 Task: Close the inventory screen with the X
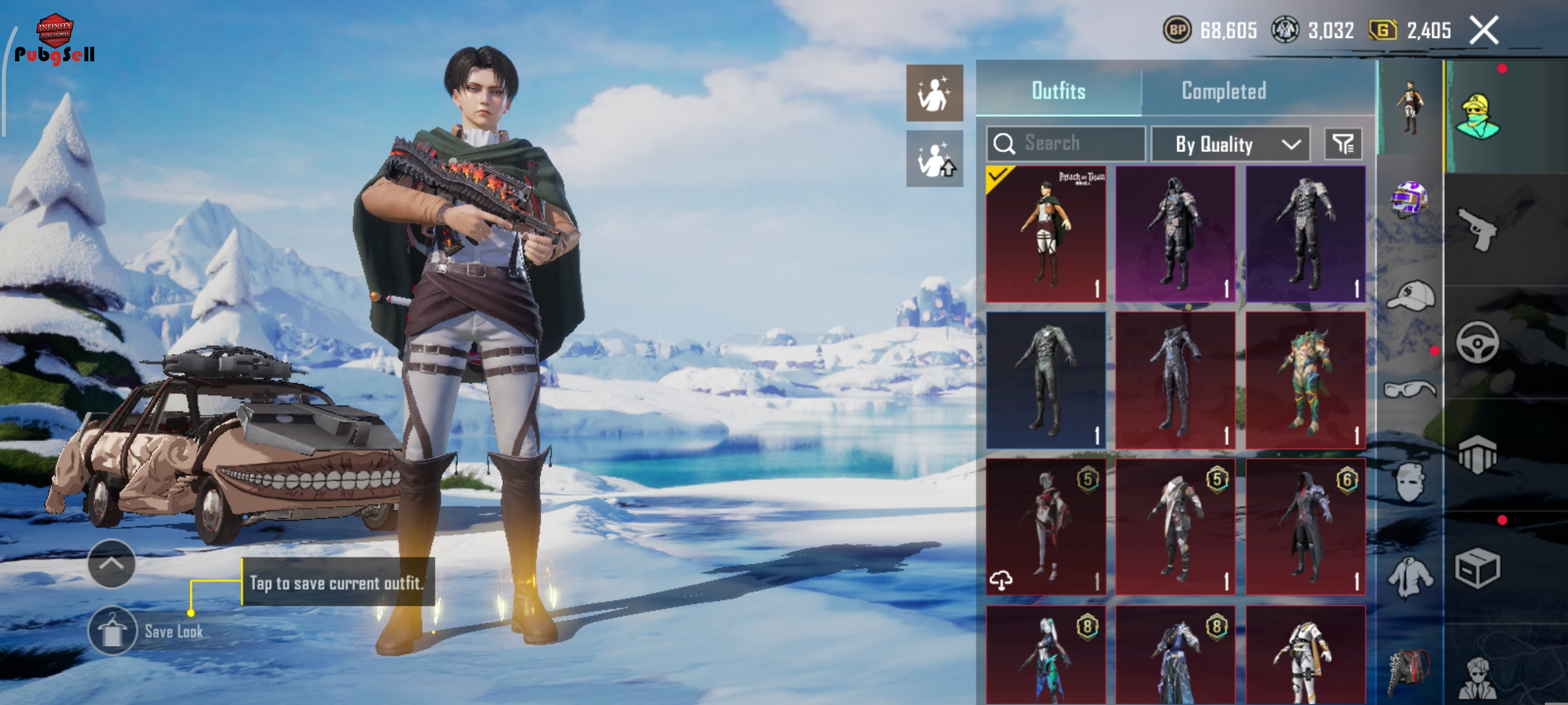point(1484,31)
